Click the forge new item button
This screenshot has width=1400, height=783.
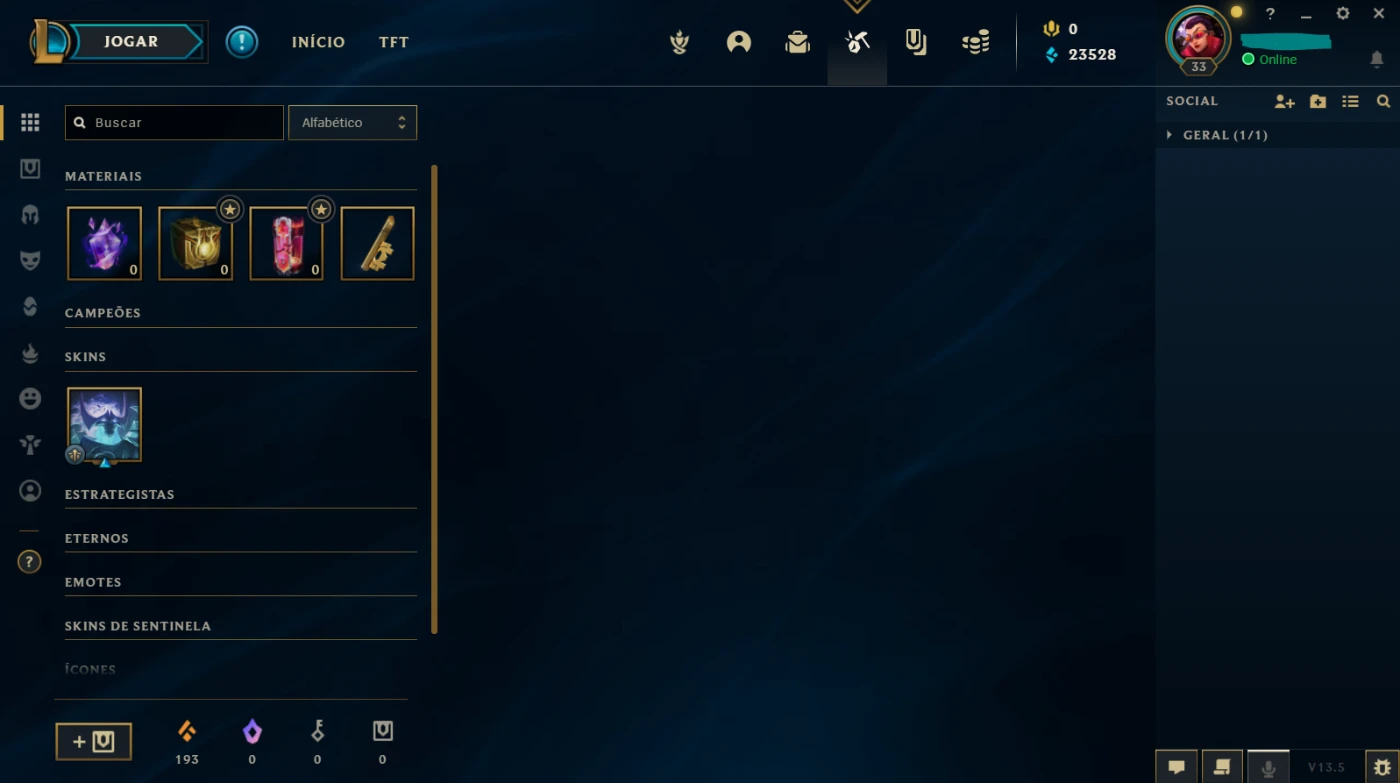point(93,741)
